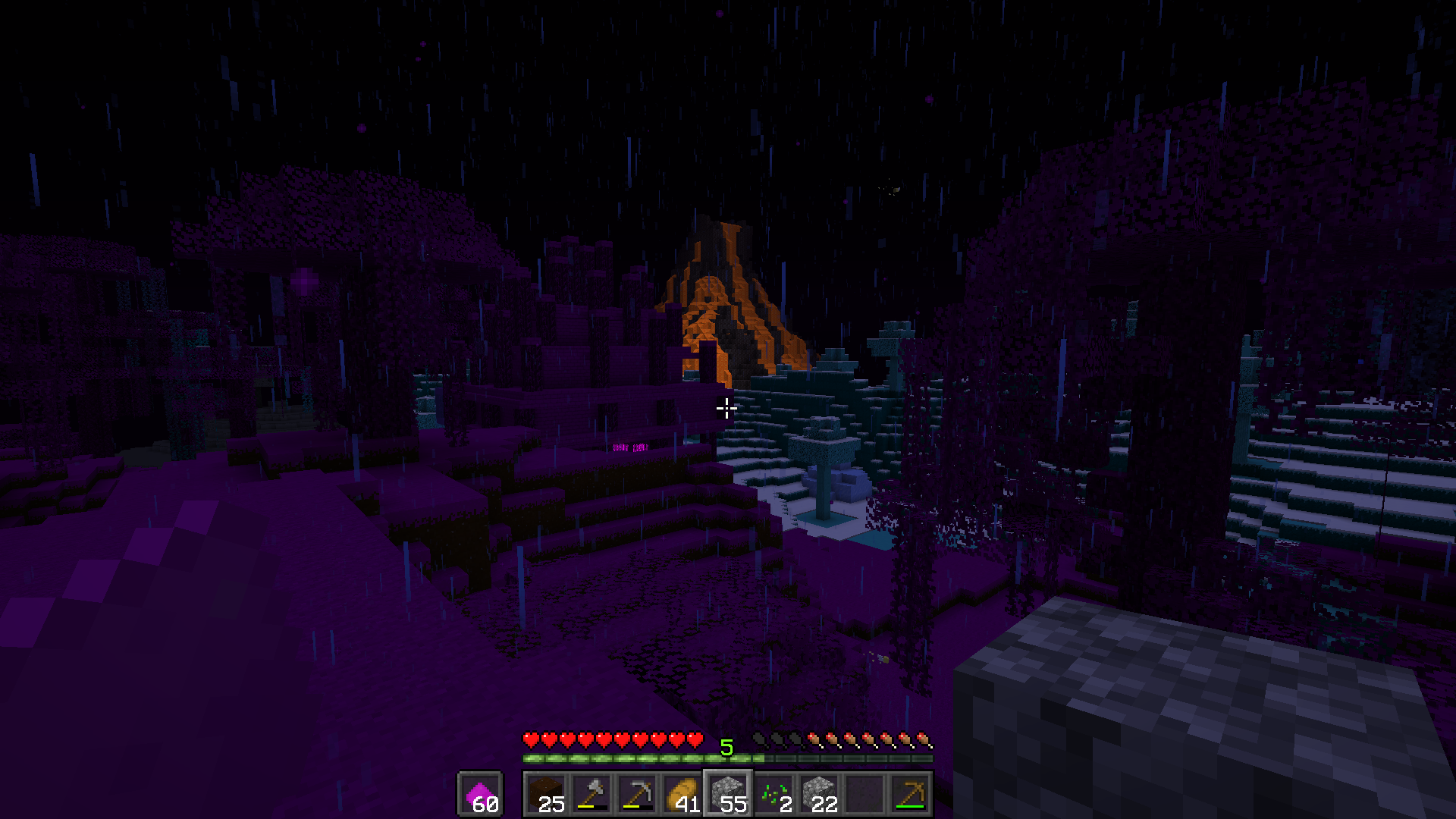Select the stone block stack of 22
Image resolution: width=1456 pixels, height=819 pixels.
tap(819, 794)
